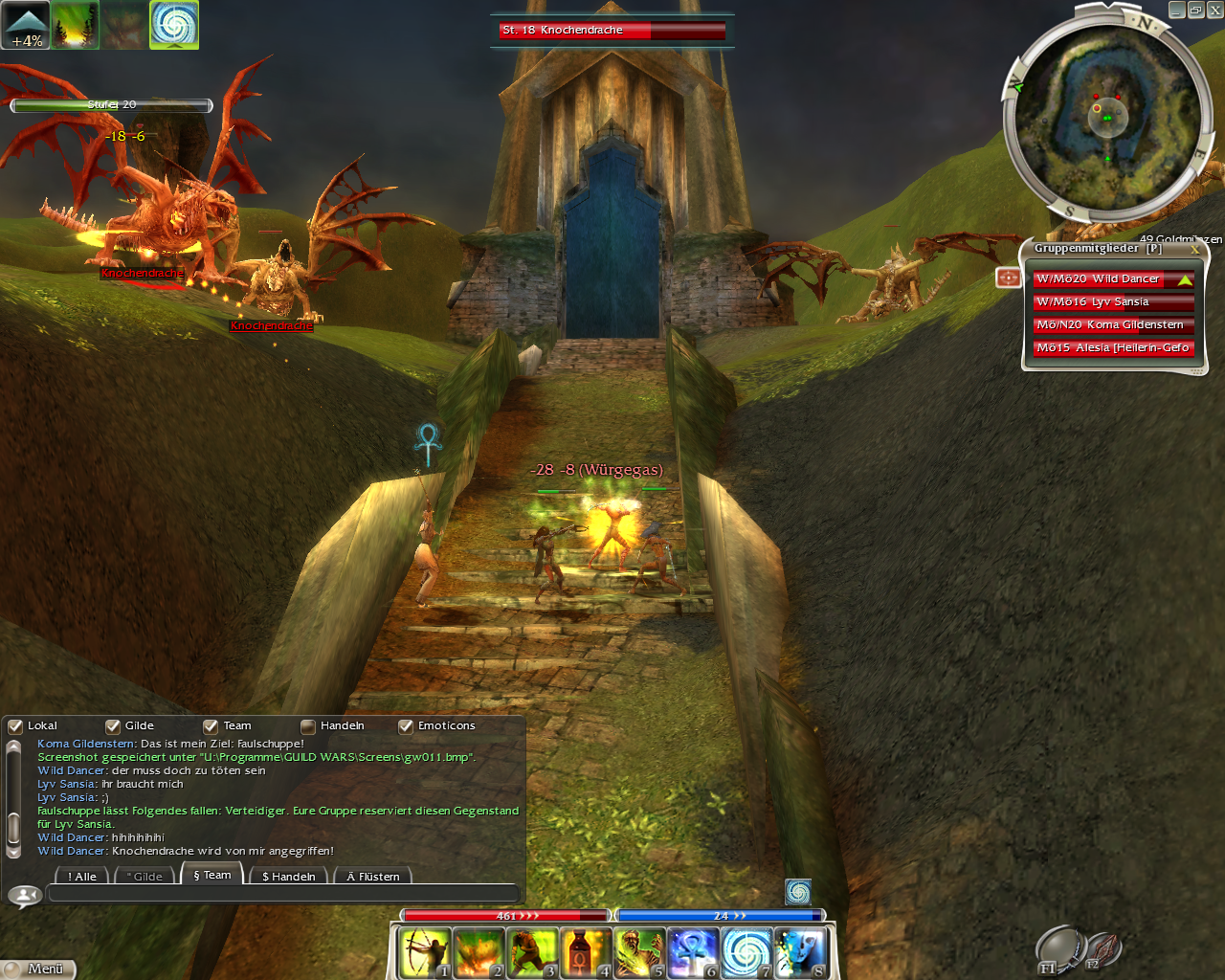Minimize the game window
The image size is (1225, 980).
[1177, 11]
